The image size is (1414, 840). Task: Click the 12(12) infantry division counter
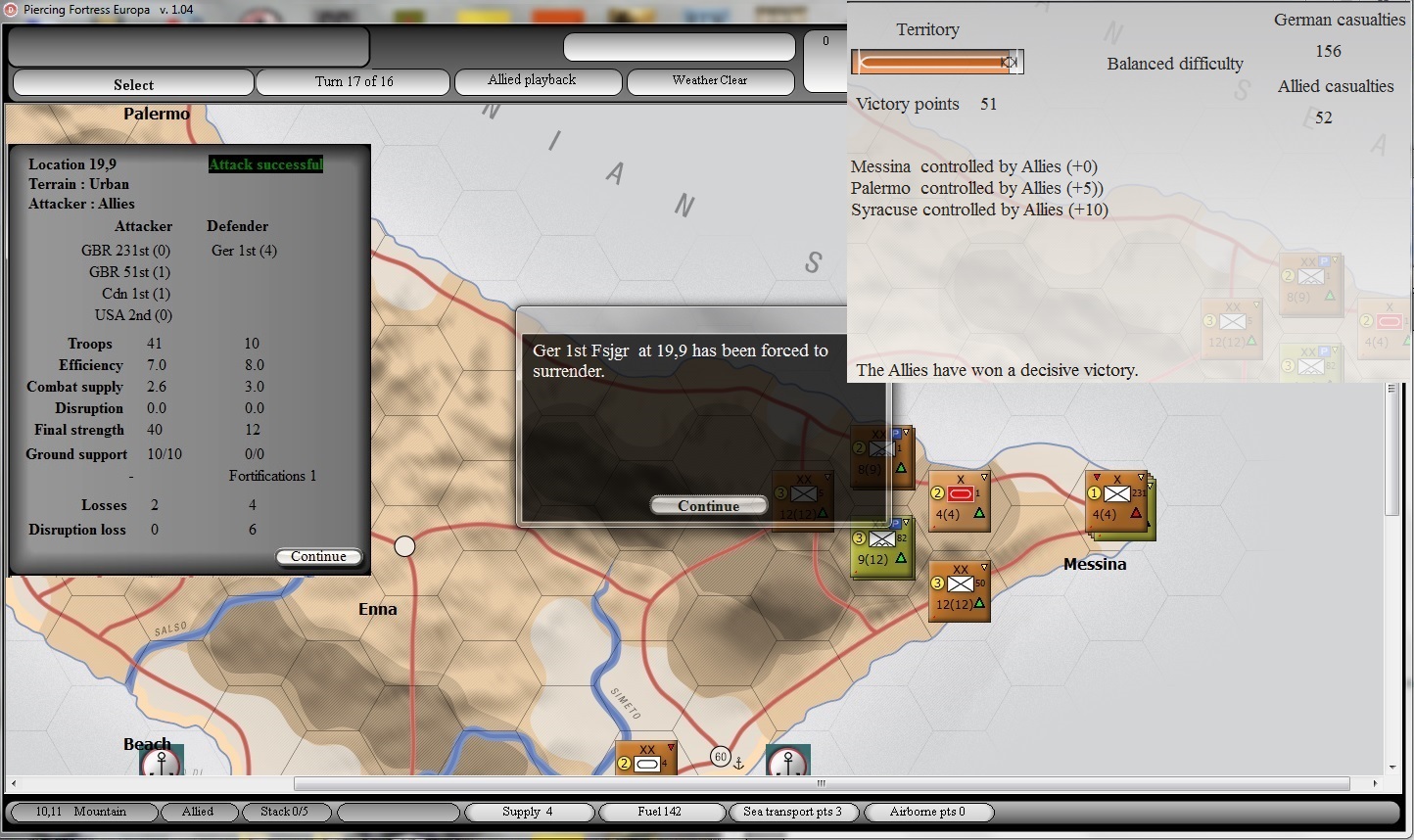point(959,591)
